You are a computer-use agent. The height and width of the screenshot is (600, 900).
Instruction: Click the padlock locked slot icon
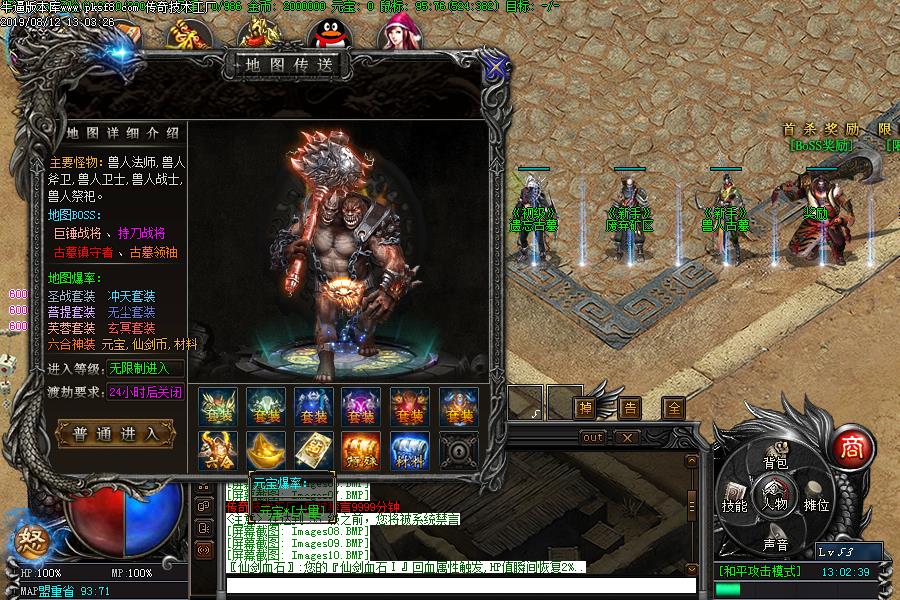pyautogui.click(x=457, y=450)
